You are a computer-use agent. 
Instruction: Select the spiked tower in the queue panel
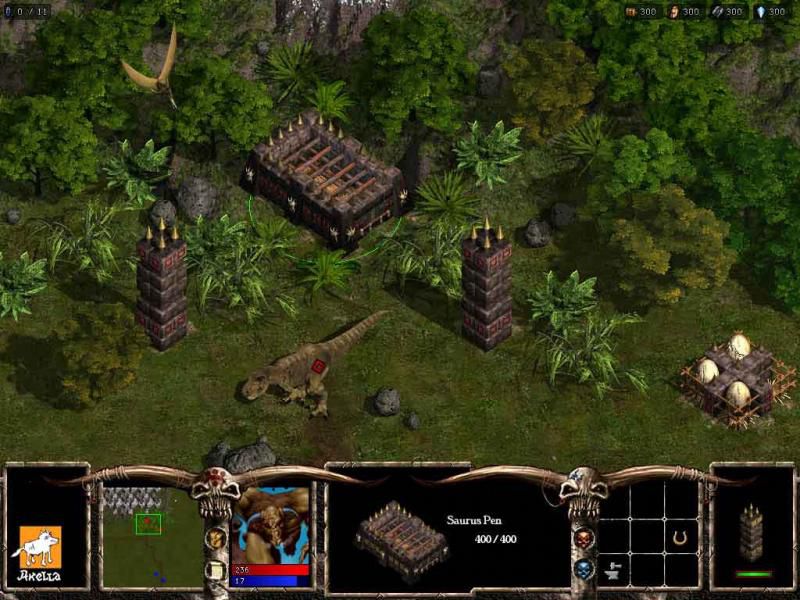[x=750, y=533]
